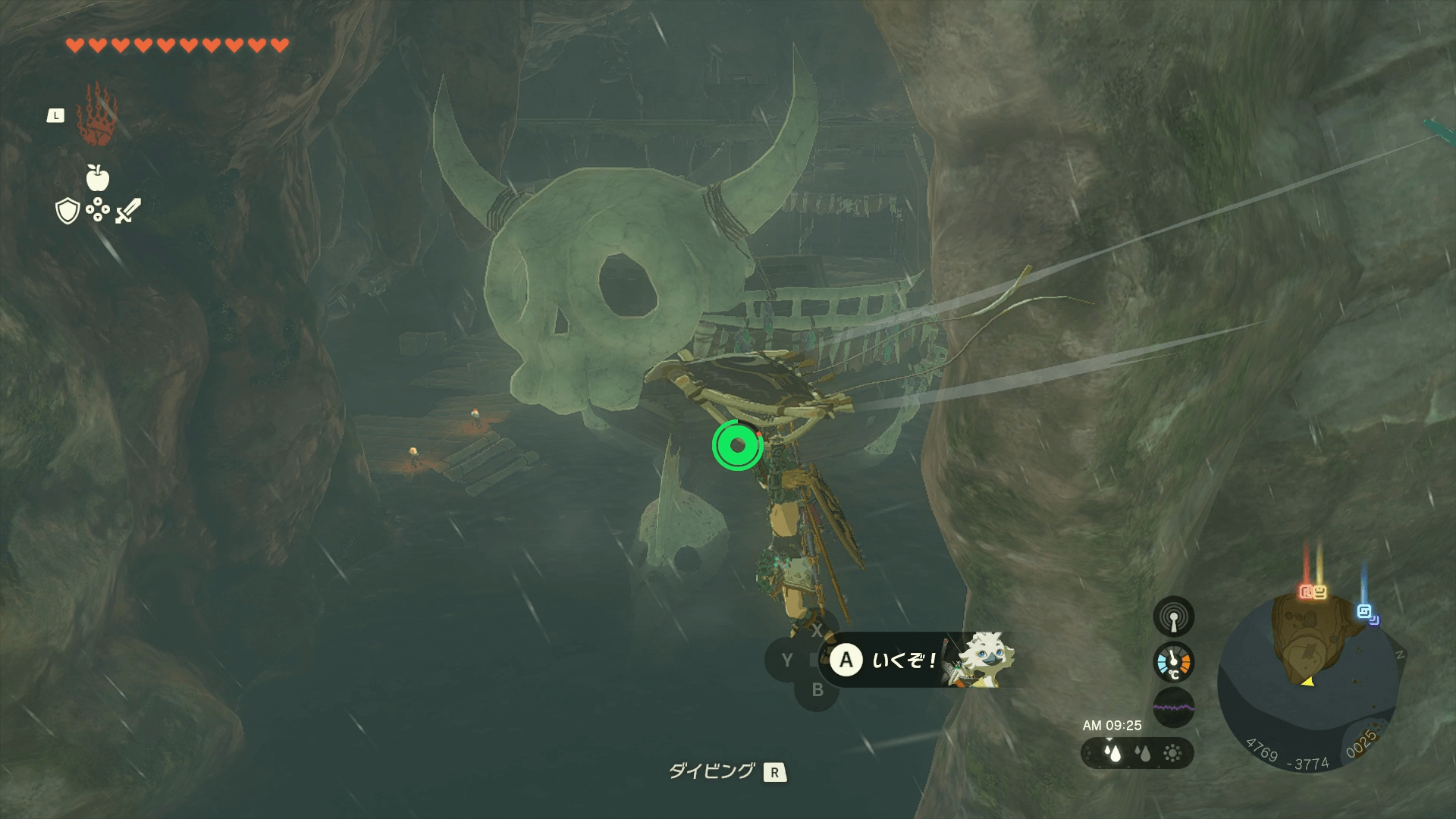Image resolution: width=1456 pixels, height=819 pixels.
Task: Activate Tulin's portrait ability prompt
Action: point(984,660)
